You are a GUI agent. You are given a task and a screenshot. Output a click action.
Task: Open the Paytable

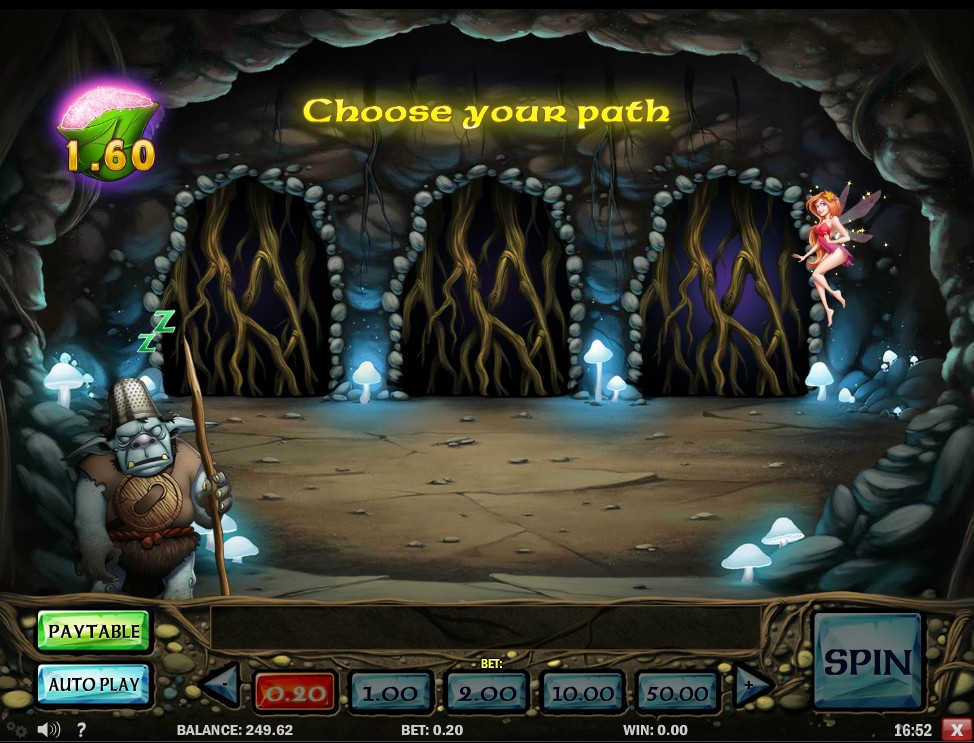93,631
